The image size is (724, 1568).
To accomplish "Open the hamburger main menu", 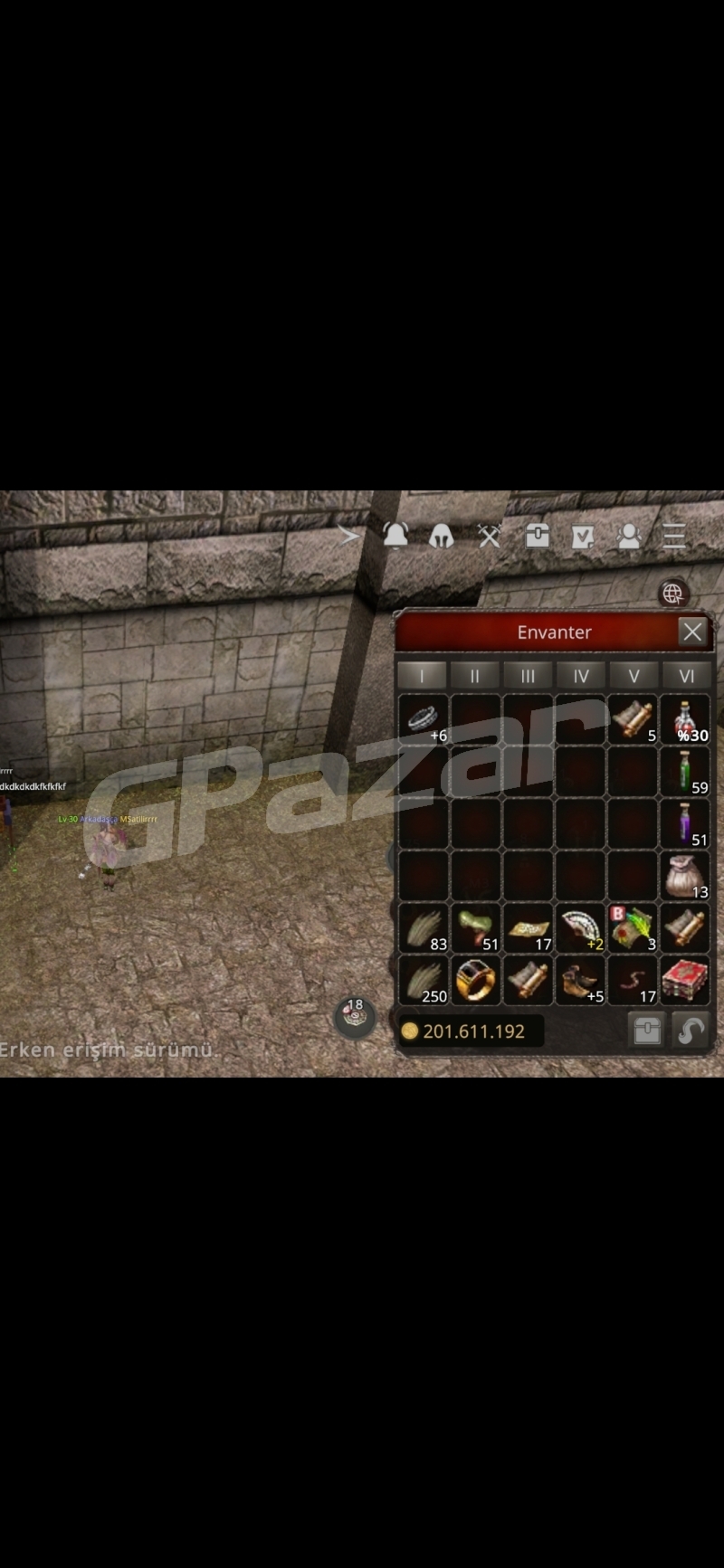I will pyautogui.click(x=674, y=537).
